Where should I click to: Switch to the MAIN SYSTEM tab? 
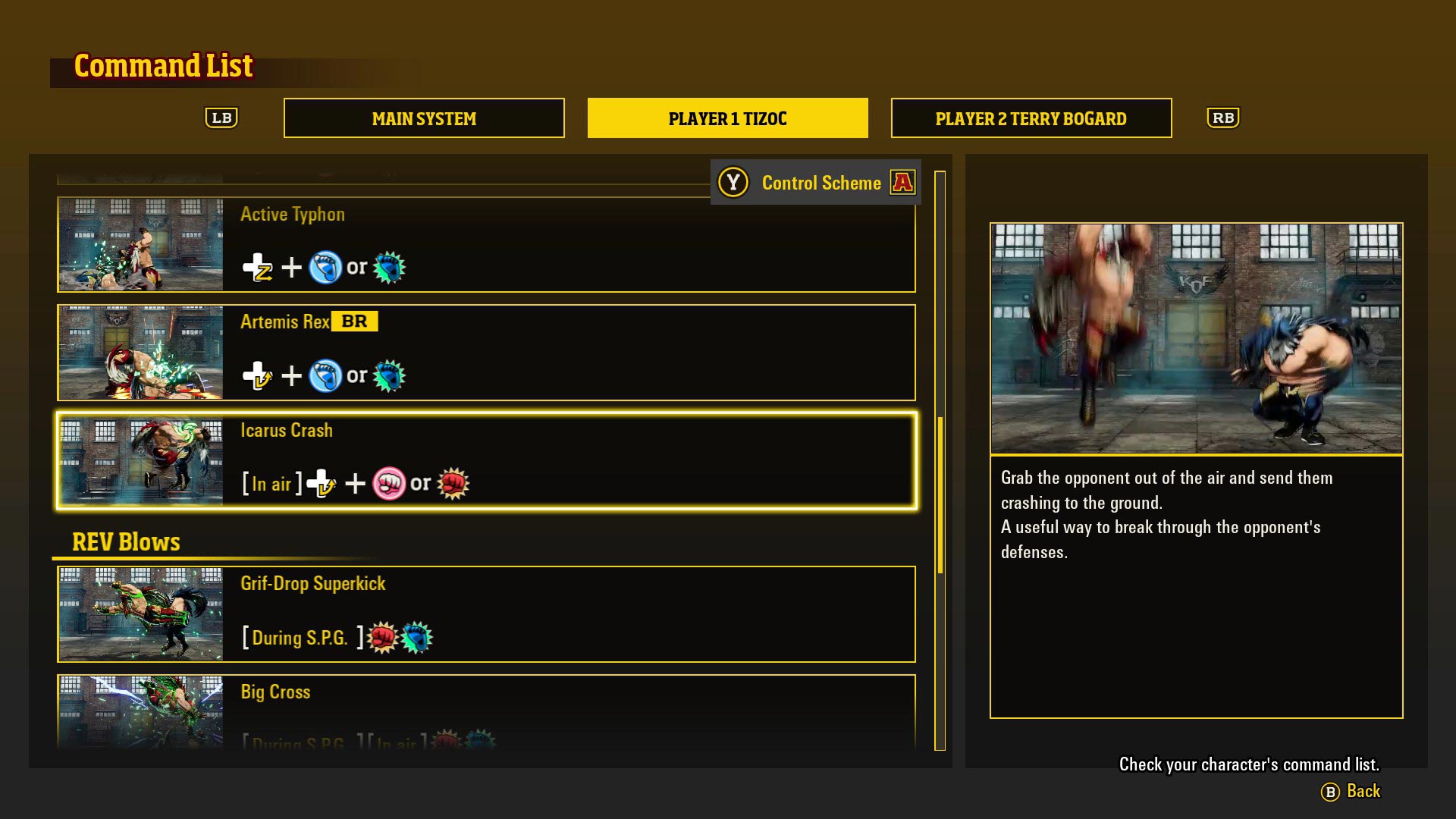click(423, 118)
